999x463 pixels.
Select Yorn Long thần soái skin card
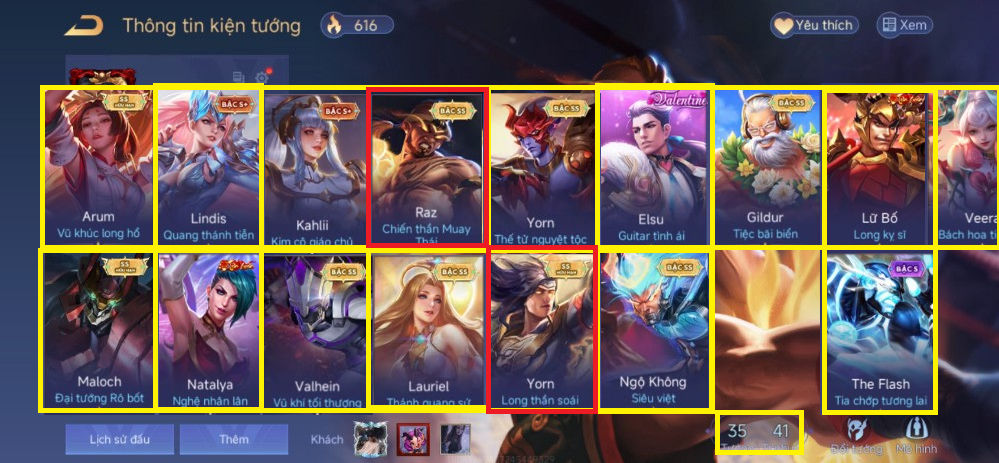[x=541, y=330]
